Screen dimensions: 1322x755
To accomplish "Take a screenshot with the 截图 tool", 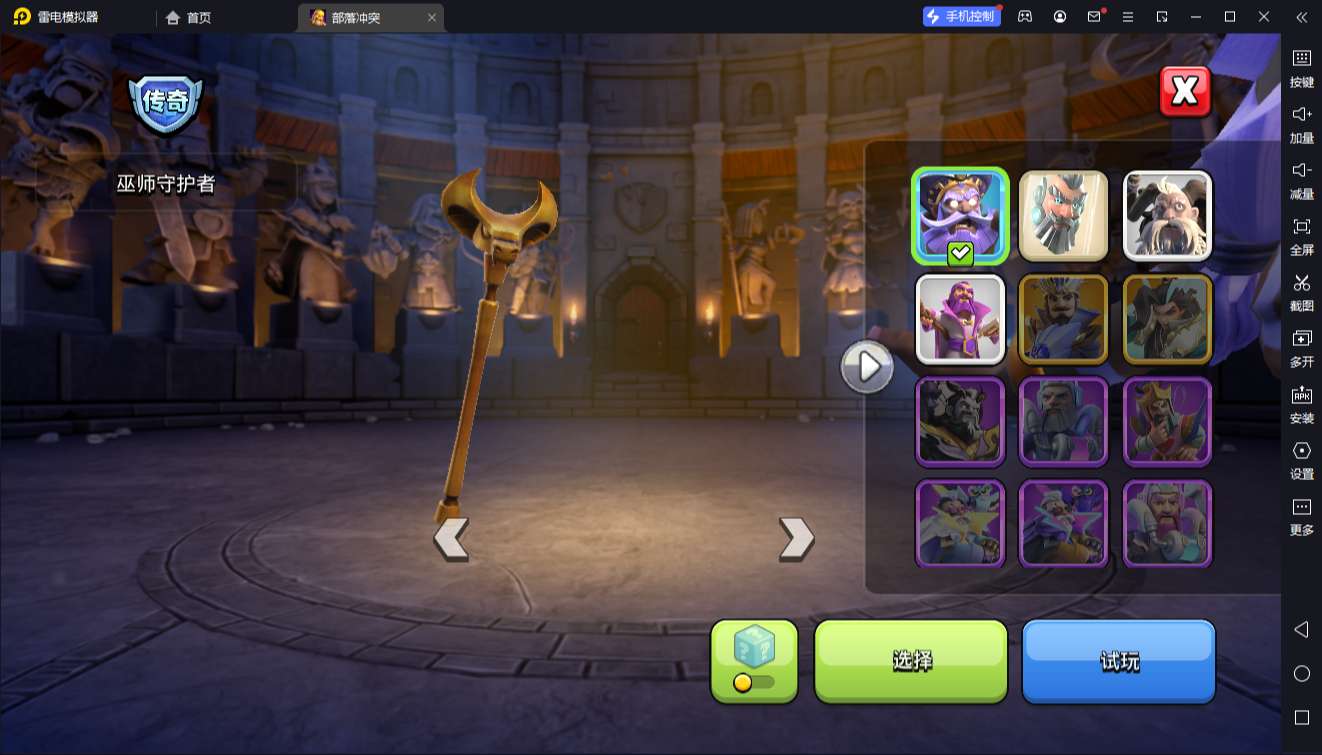I will coord(1301,292).
